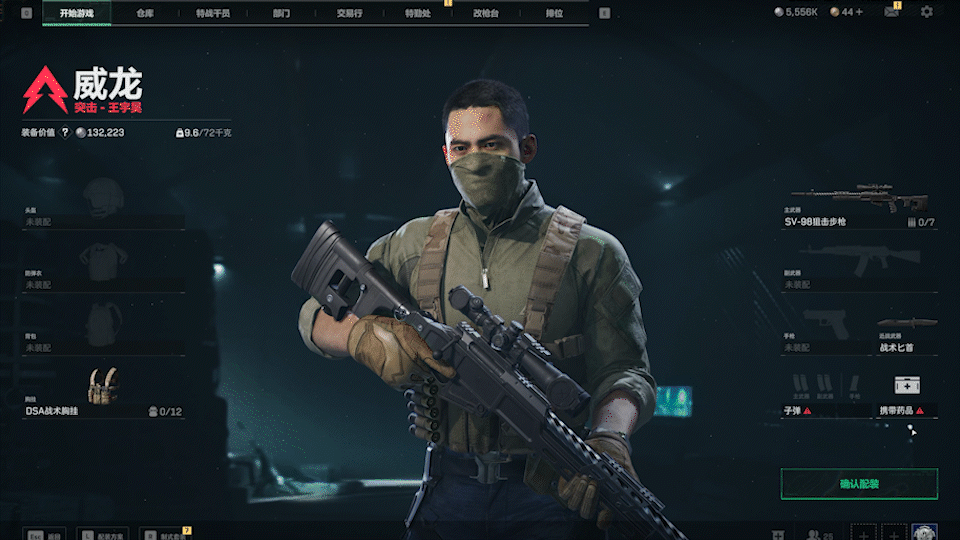Open the 特勤处 tab

(x=417, y=14)
